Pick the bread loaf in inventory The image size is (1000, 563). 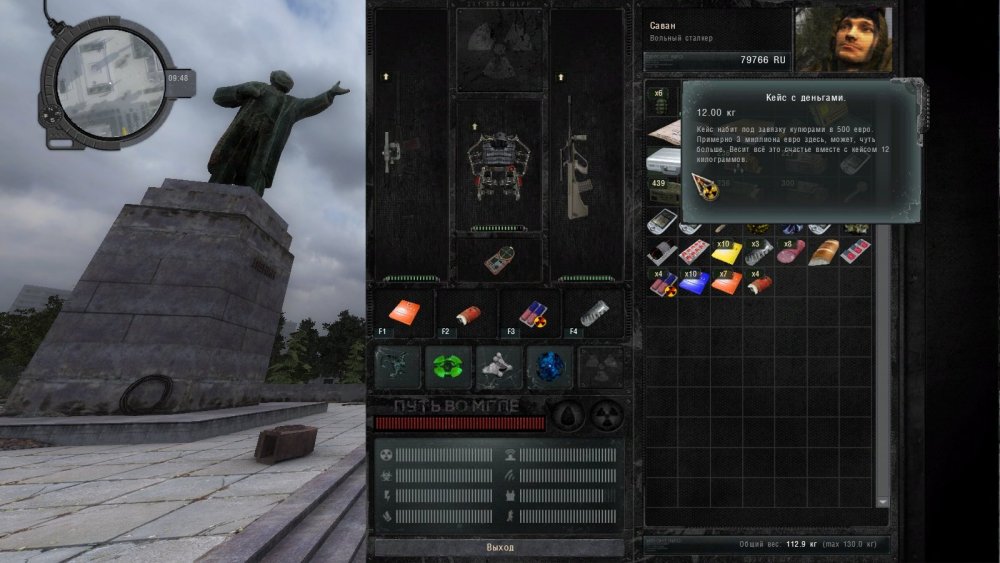click(823, 253)
